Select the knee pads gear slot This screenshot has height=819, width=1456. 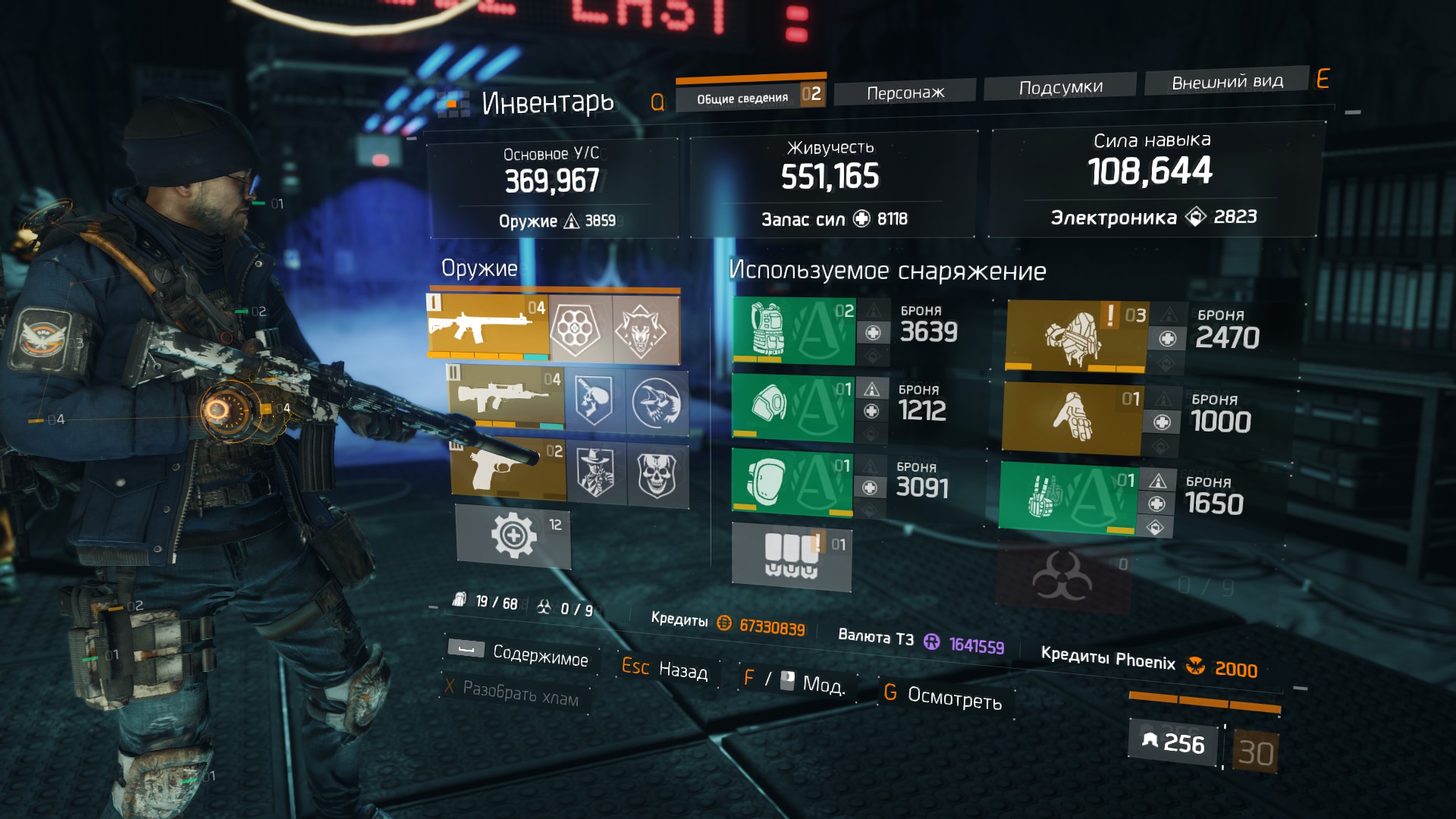point(792,482)
